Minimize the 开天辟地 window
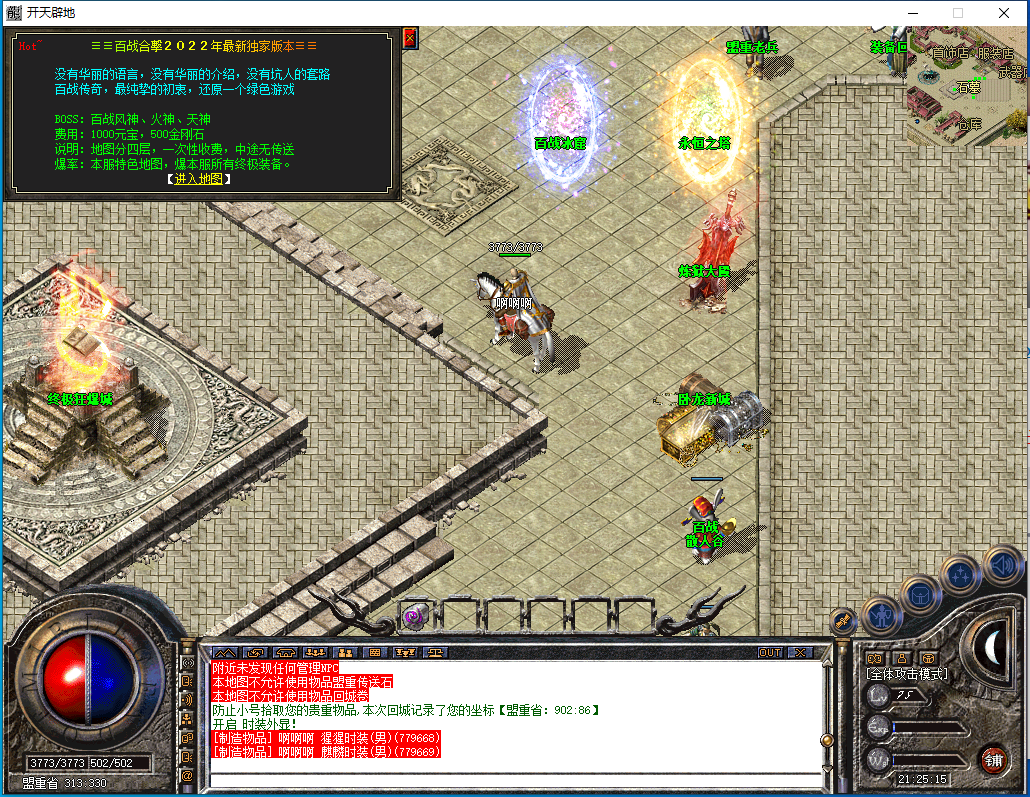Viewport: 1030px width, 797px height. coord(911,13)
